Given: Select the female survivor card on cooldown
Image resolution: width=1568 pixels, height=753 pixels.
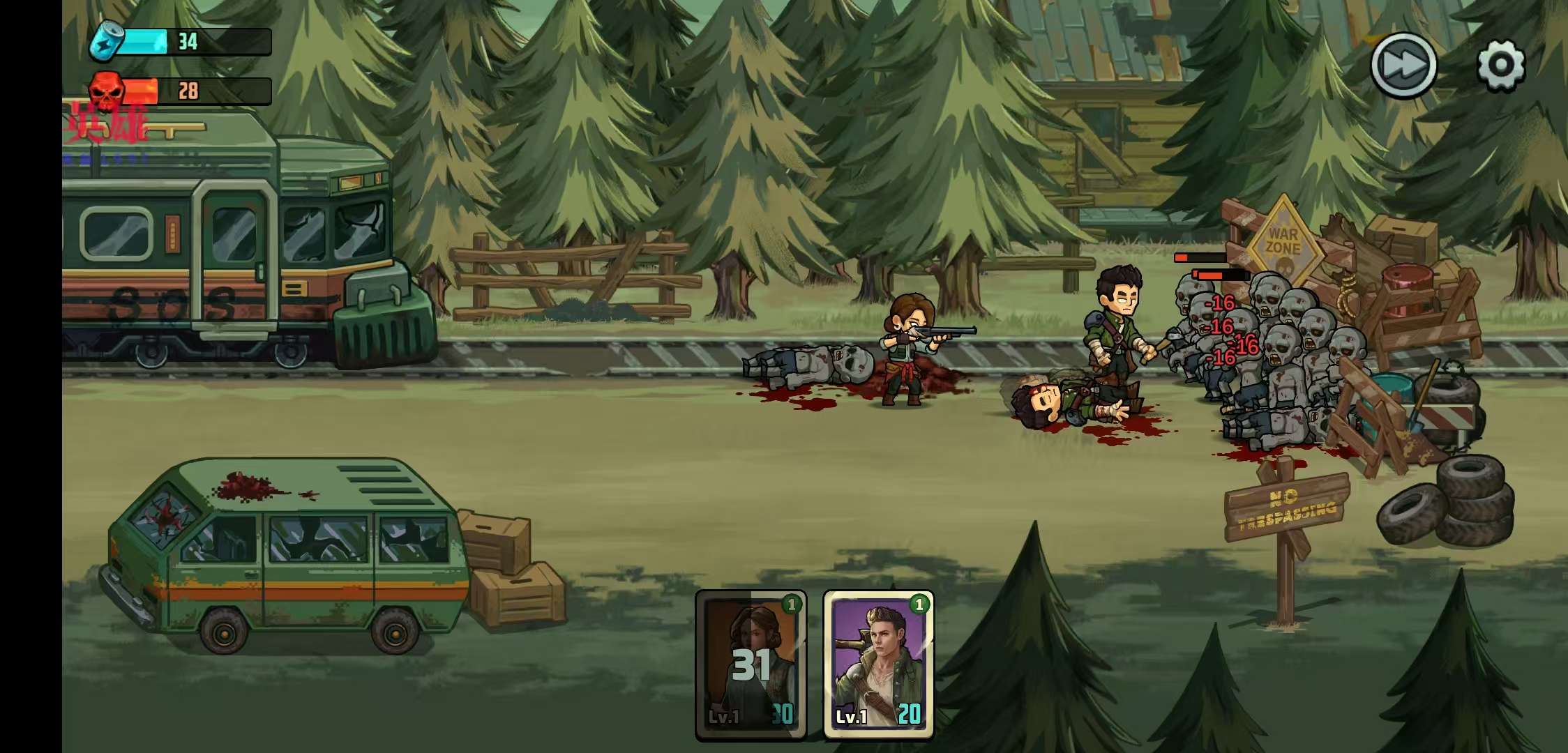Looking at the screenshot, I should tap(751, 663).
